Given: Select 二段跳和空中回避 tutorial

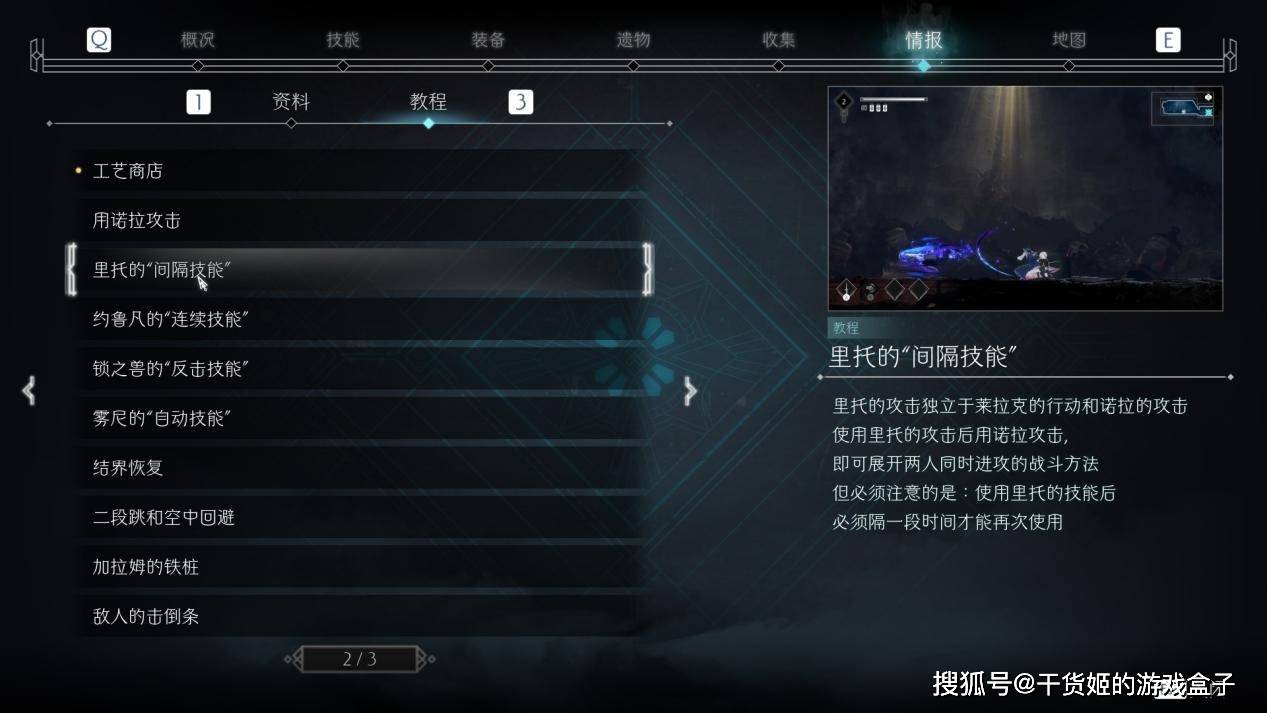Looking at the screenshot, I should [360, 518].
